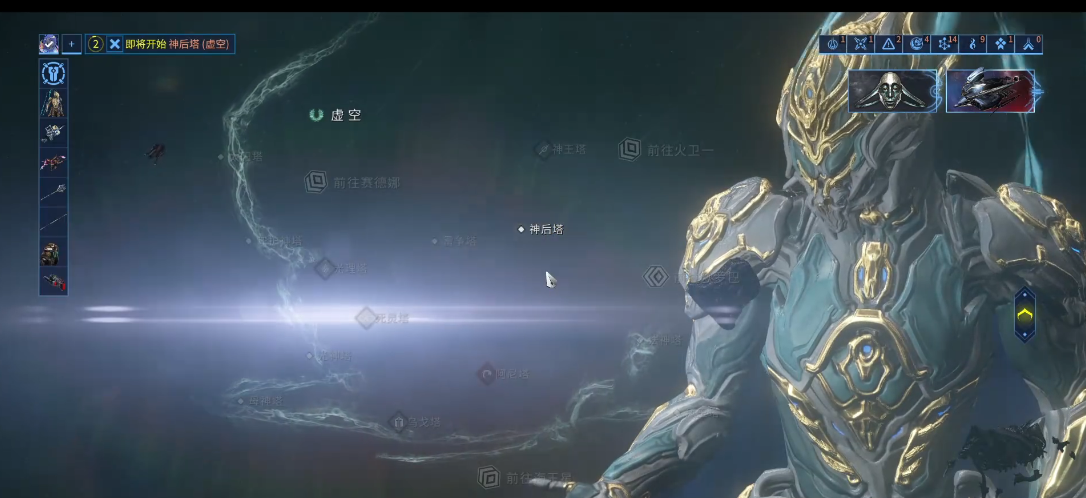Open the spaceship panel

coord(989,91)
